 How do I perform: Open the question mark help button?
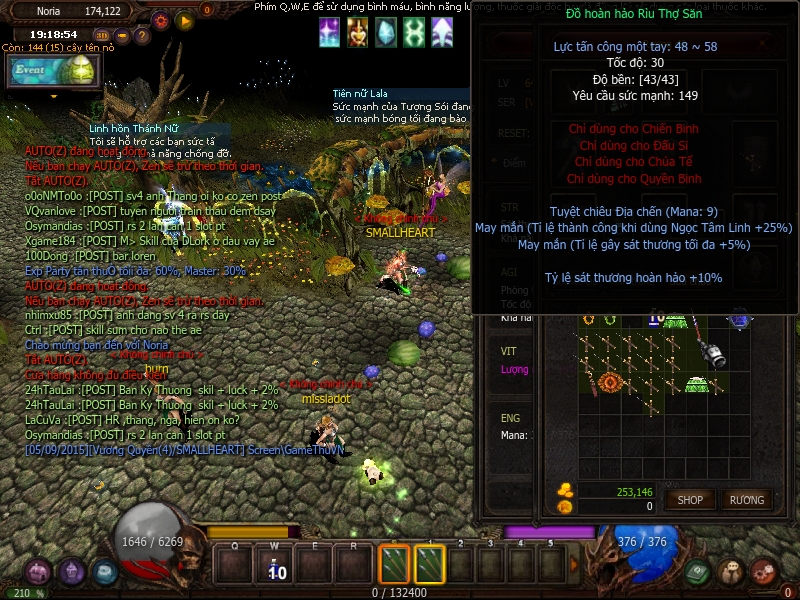[x=143, y=36]
